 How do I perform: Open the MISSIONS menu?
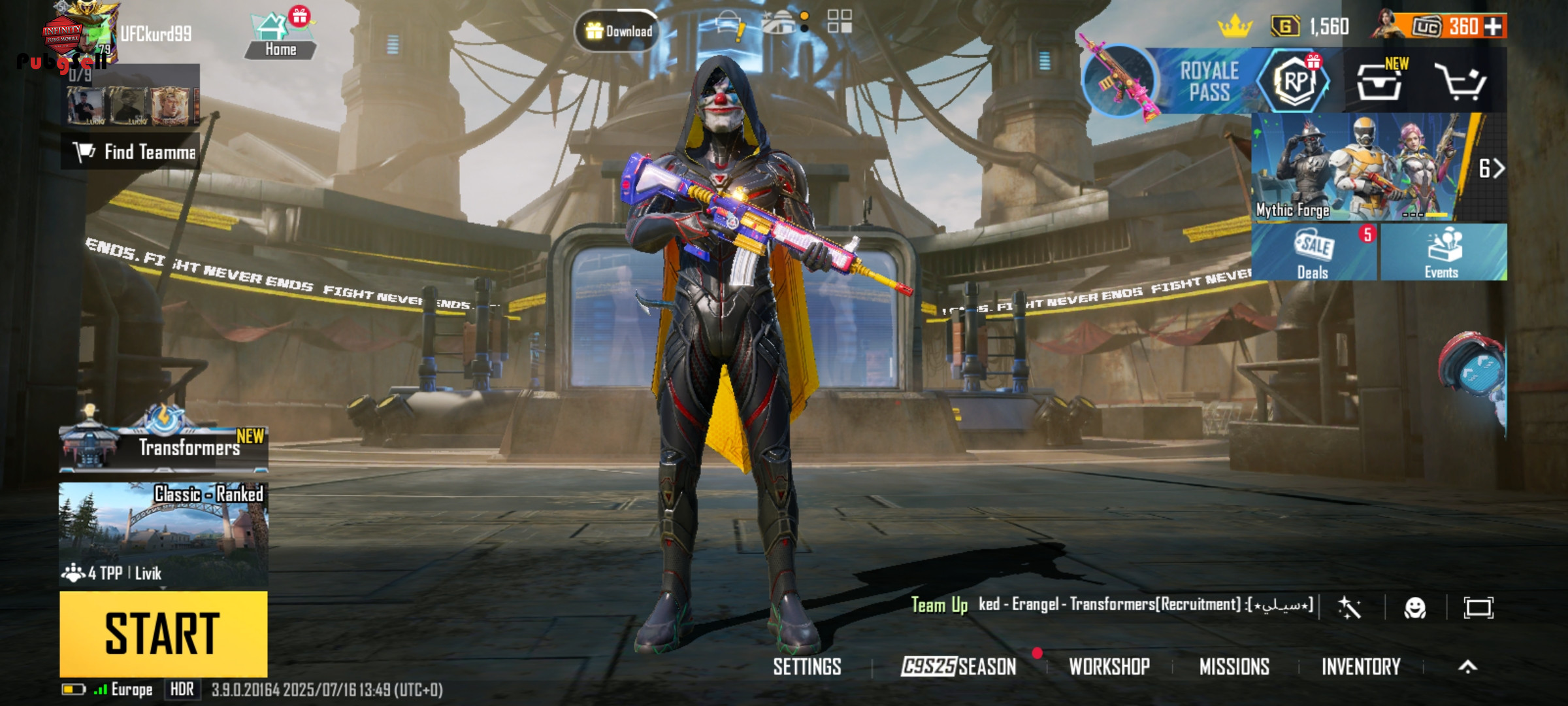(x=1234, y=667)
